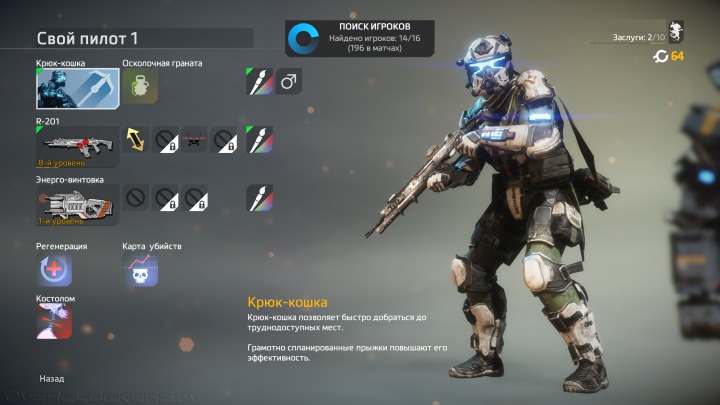
Task: Open the Осколочная граната ordnance slot
Action: click(141, 88)
